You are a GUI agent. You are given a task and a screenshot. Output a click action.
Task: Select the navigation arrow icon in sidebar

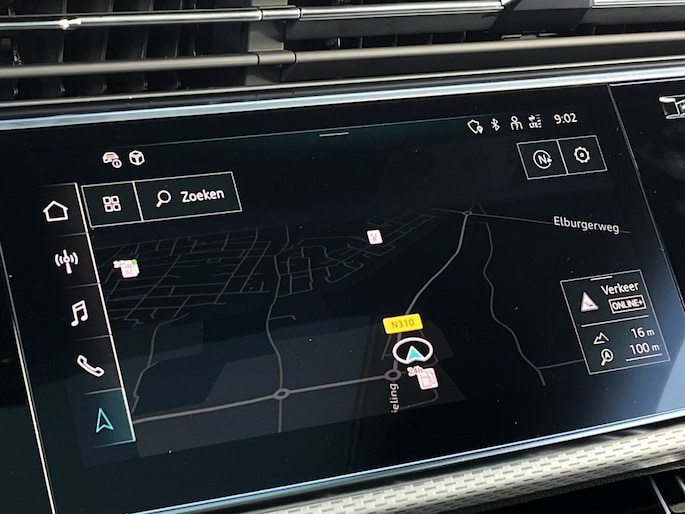[x=104, y=421]
